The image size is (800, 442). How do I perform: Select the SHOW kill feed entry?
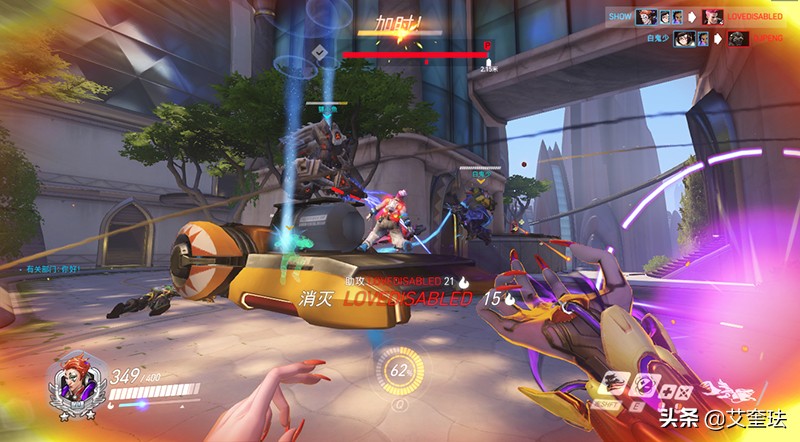pyautogui.click(x=620, y=16)
